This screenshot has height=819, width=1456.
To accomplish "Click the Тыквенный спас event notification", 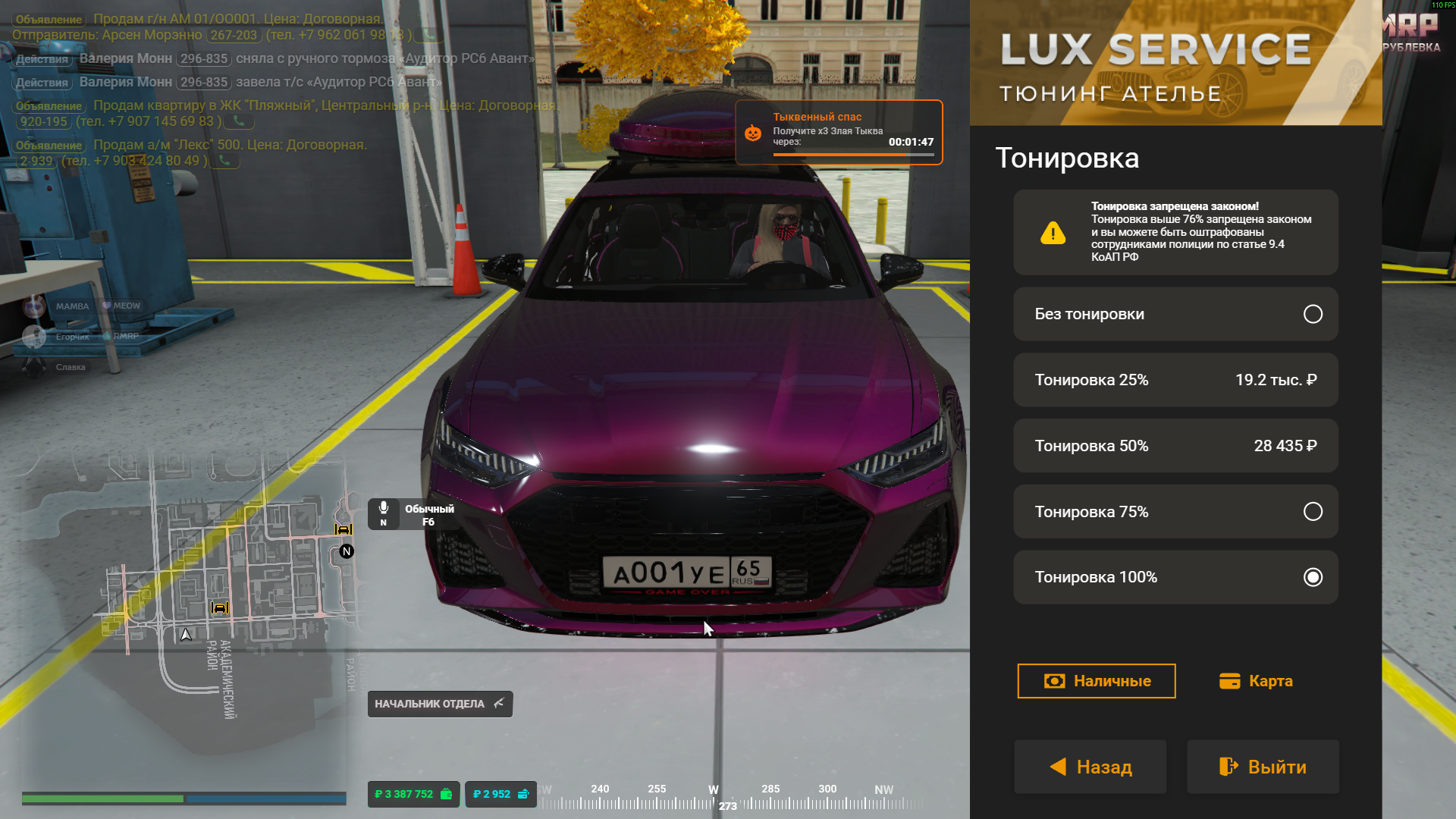I will click(x=839, y=133).
